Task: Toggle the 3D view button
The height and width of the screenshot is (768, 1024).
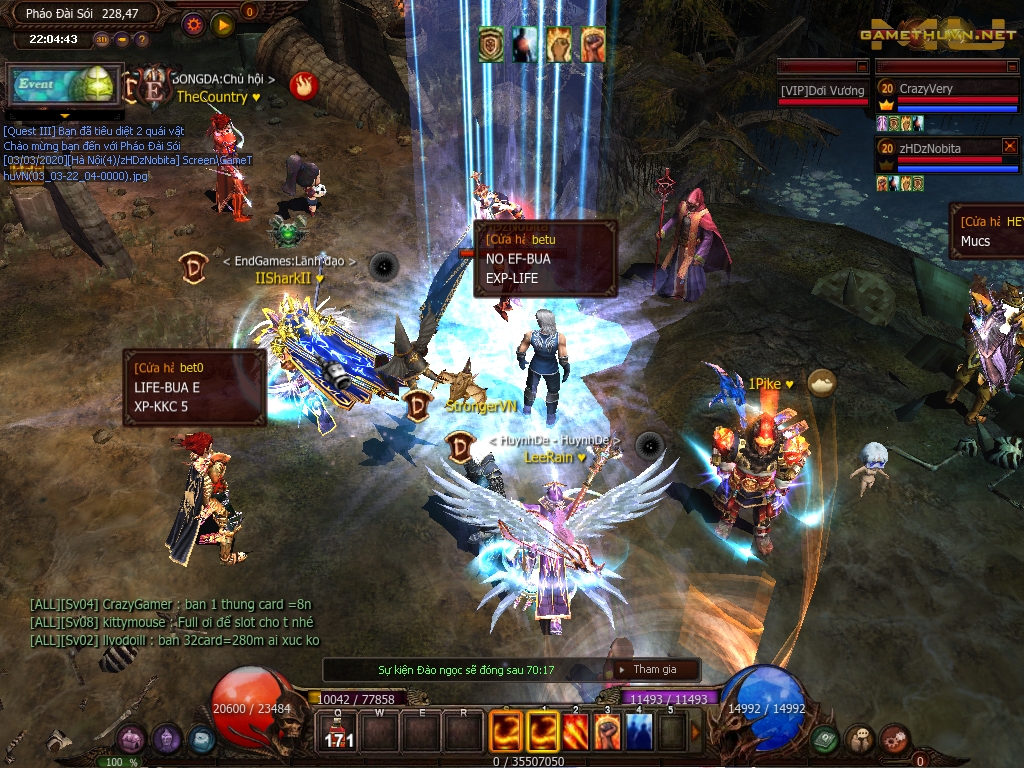Action: [101, 40]
